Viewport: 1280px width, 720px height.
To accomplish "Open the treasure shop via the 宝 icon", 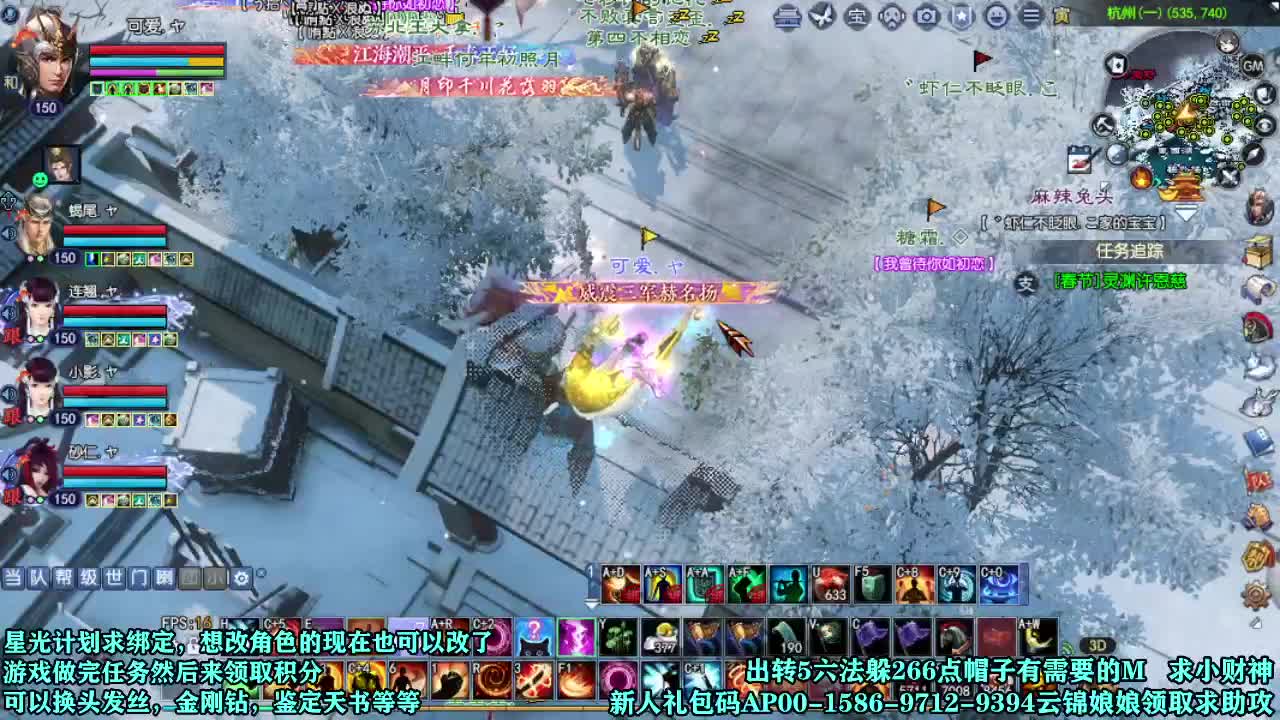I will coord(855,17).
